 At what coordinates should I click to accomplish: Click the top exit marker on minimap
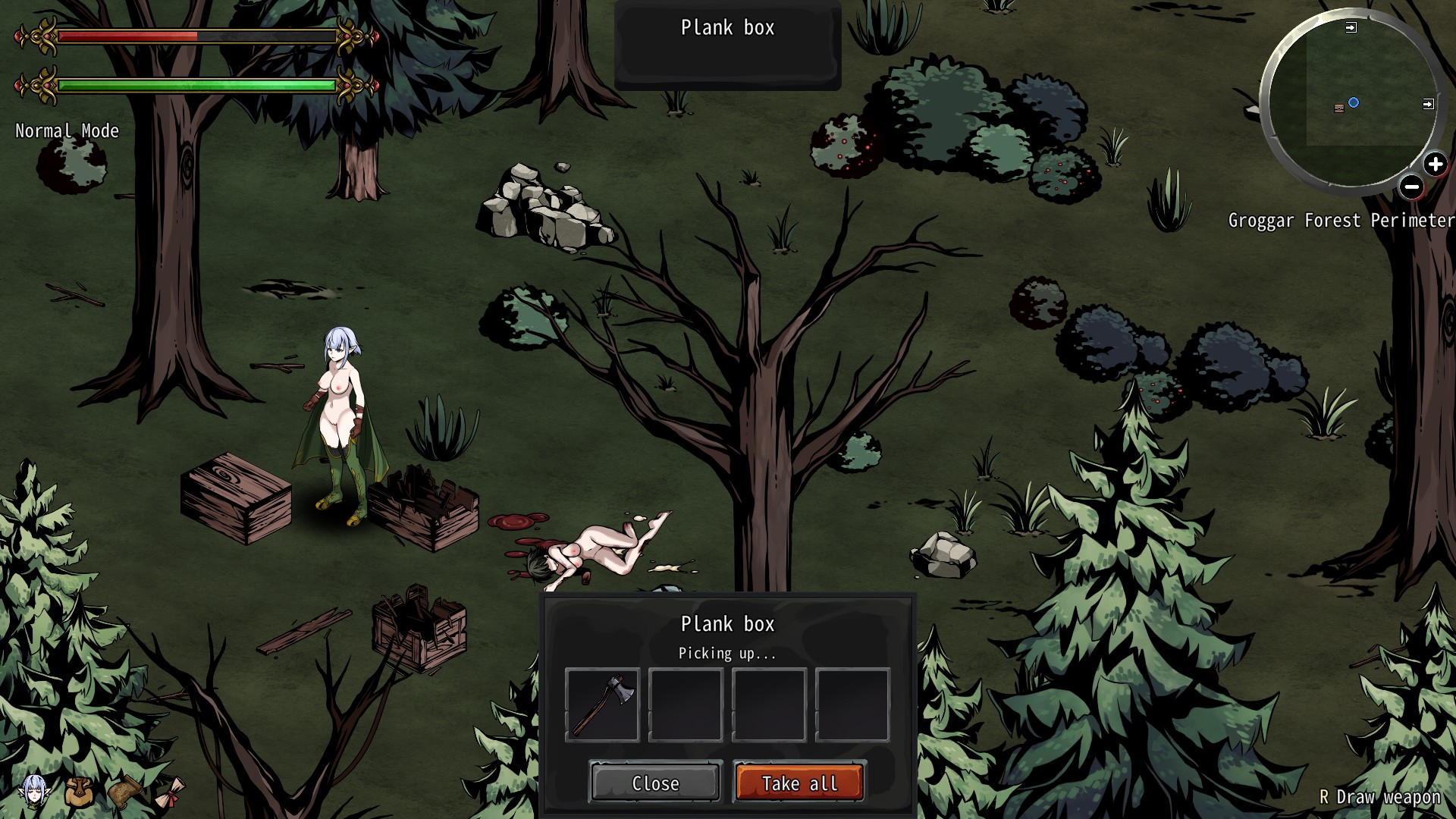click(1351, 27)
